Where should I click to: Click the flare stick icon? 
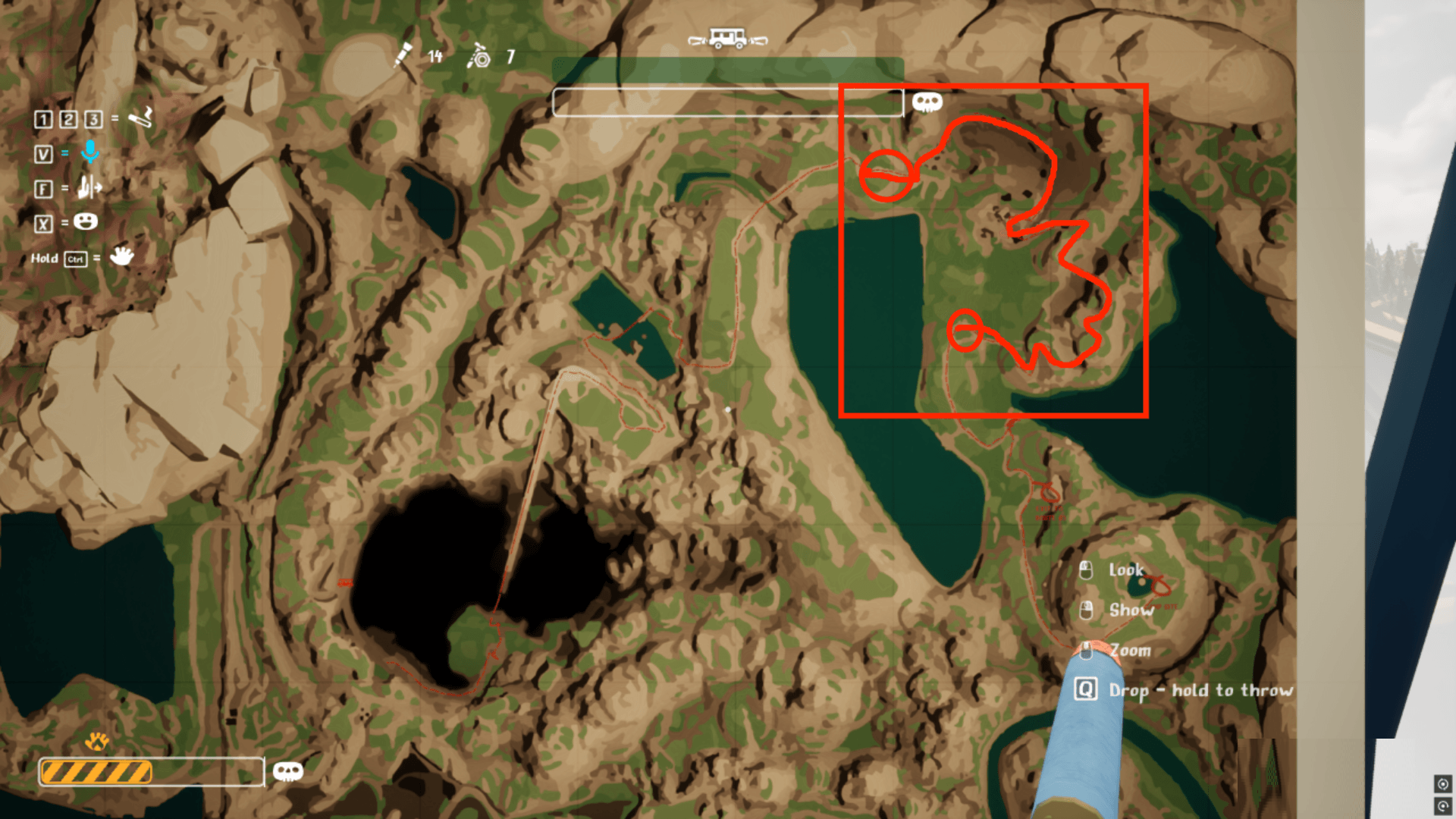141,118
